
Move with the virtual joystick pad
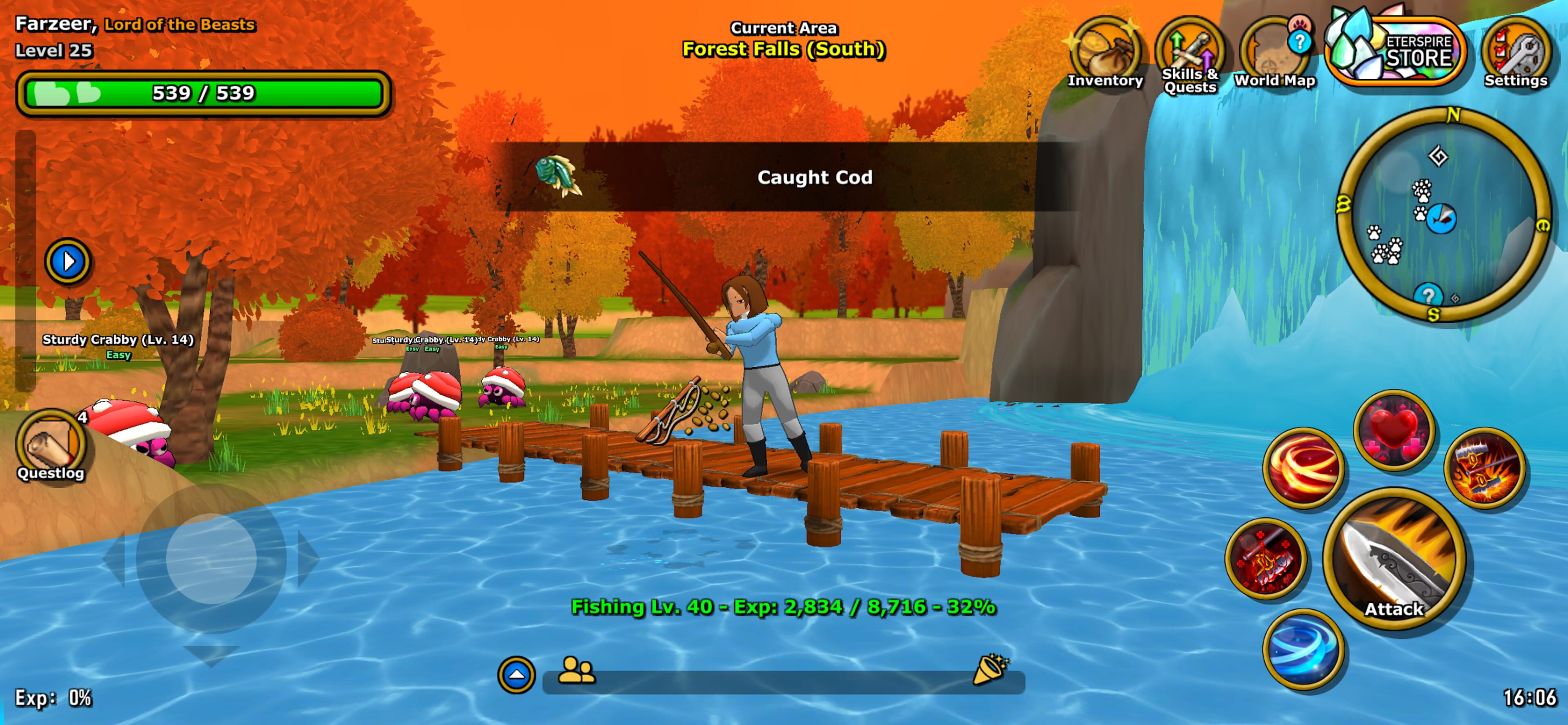coord(211,558)
